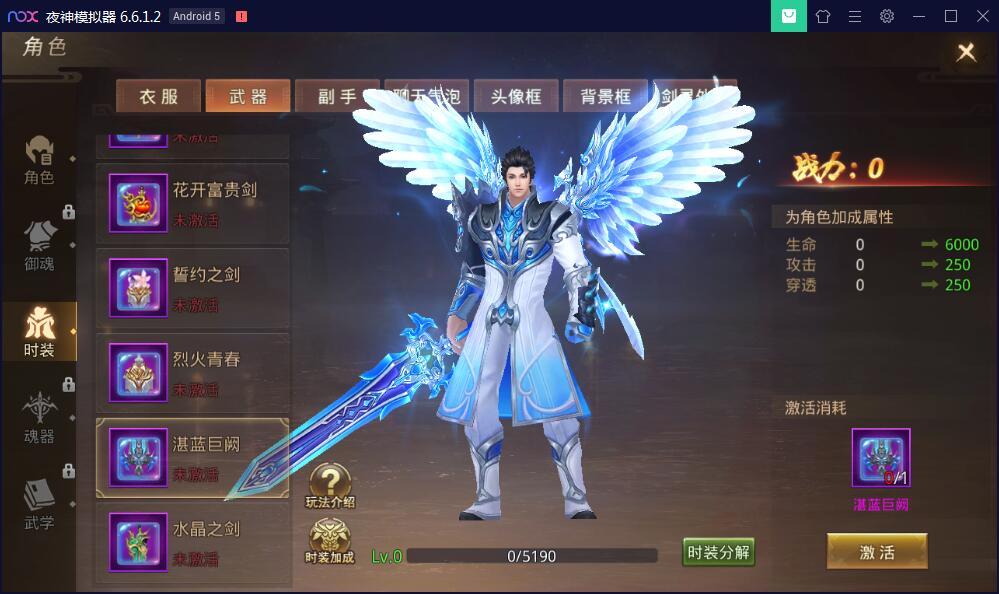Open the locked 御魂 sidebar section
This screenshot has height=594, width=999.
pyautogui.click(x=40, y=246)
